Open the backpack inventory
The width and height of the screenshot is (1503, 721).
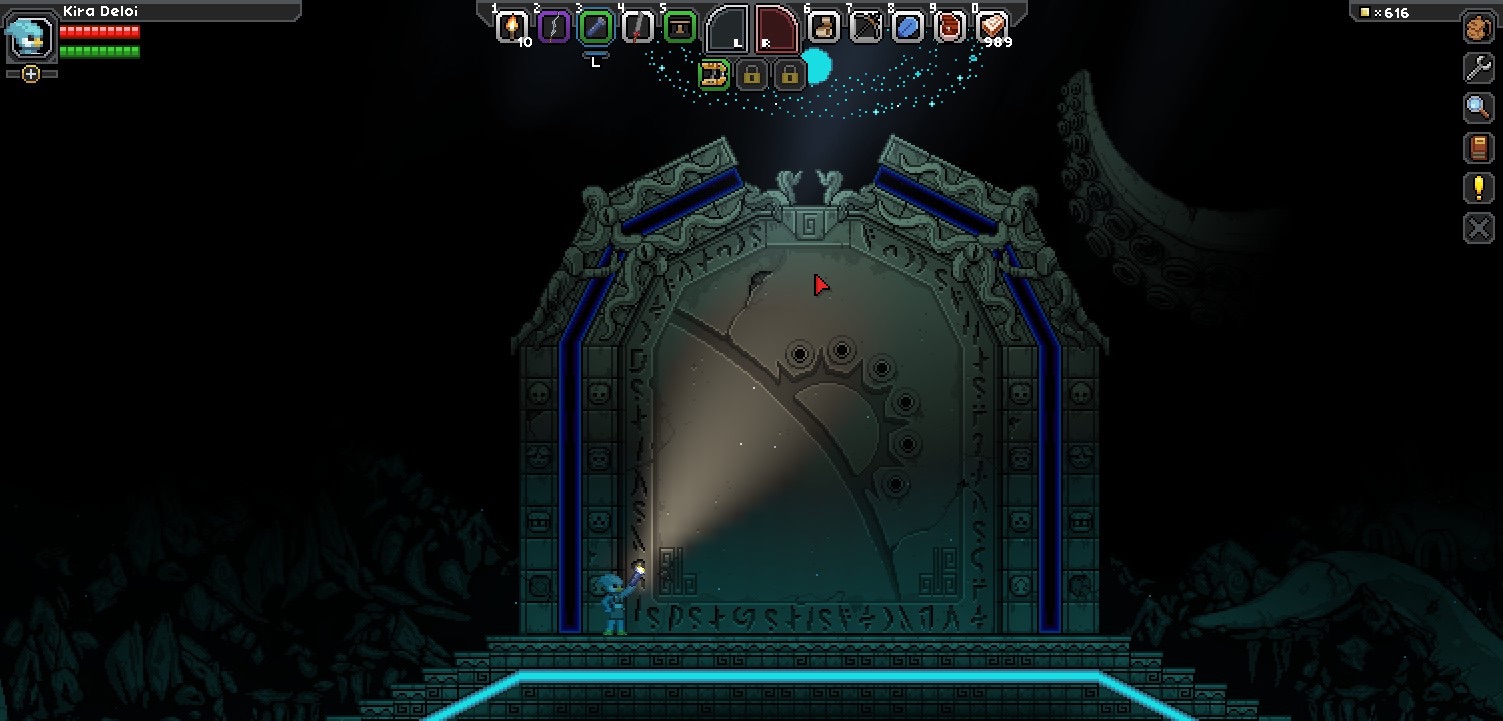pyautogui.click(x=1478, y=28)
